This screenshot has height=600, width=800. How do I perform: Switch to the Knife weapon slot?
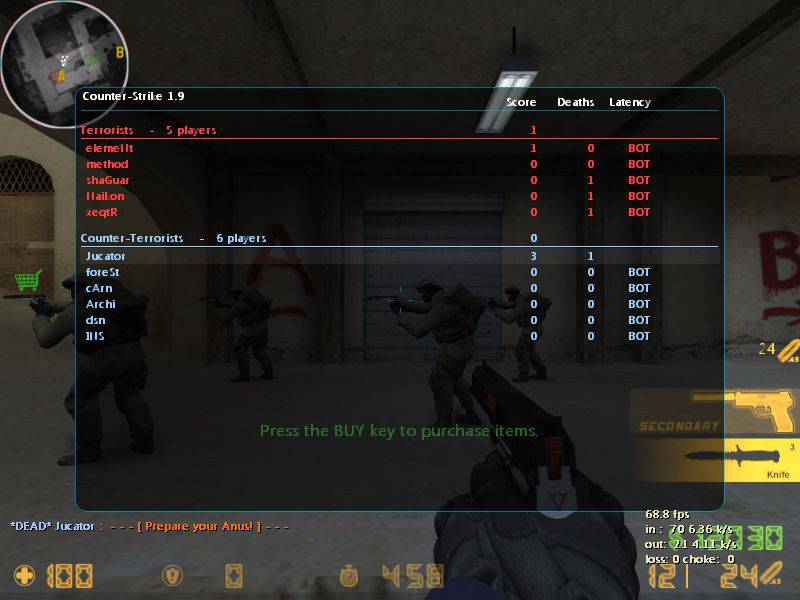click(714, 461)
